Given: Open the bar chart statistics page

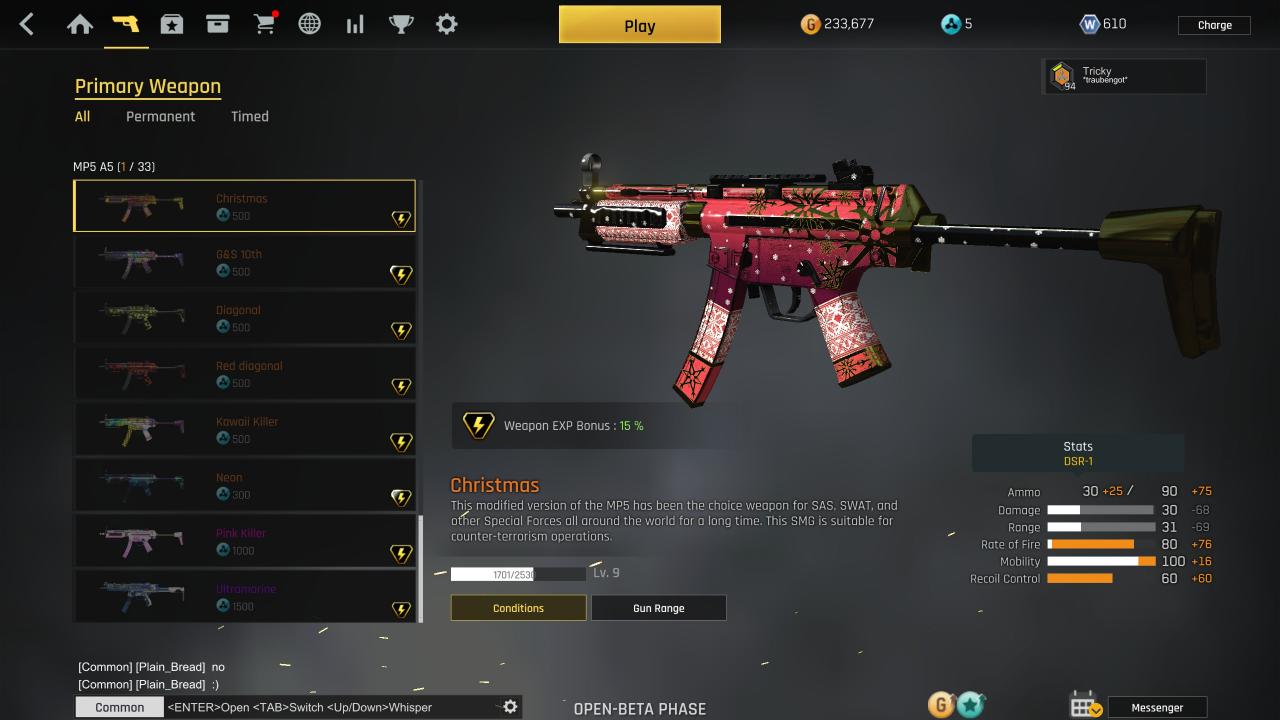Looking at the screenshot, I should pyautogui.click(x=355, y=24).
